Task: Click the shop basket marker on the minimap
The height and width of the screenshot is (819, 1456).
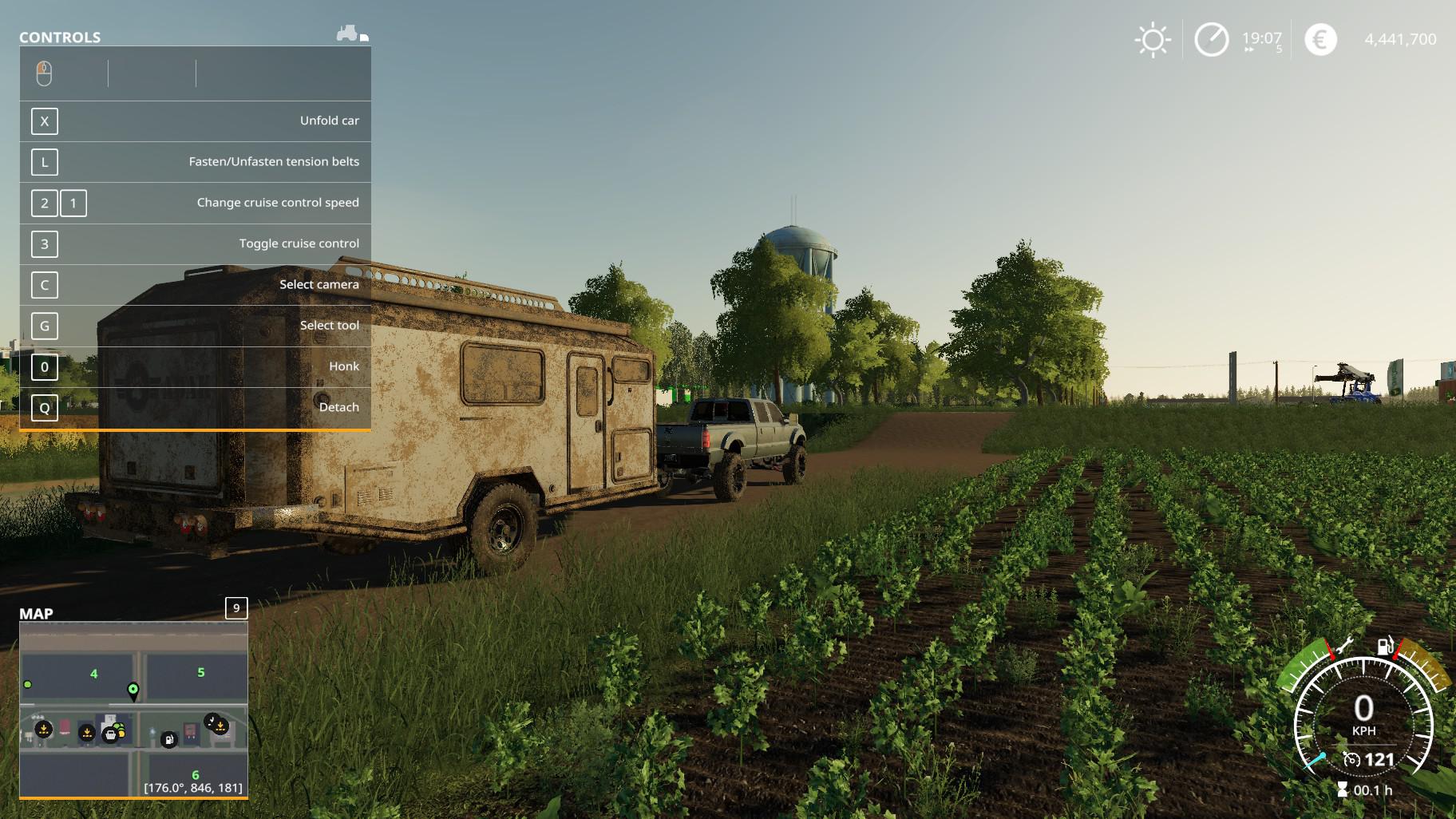Action: [110, 734]
